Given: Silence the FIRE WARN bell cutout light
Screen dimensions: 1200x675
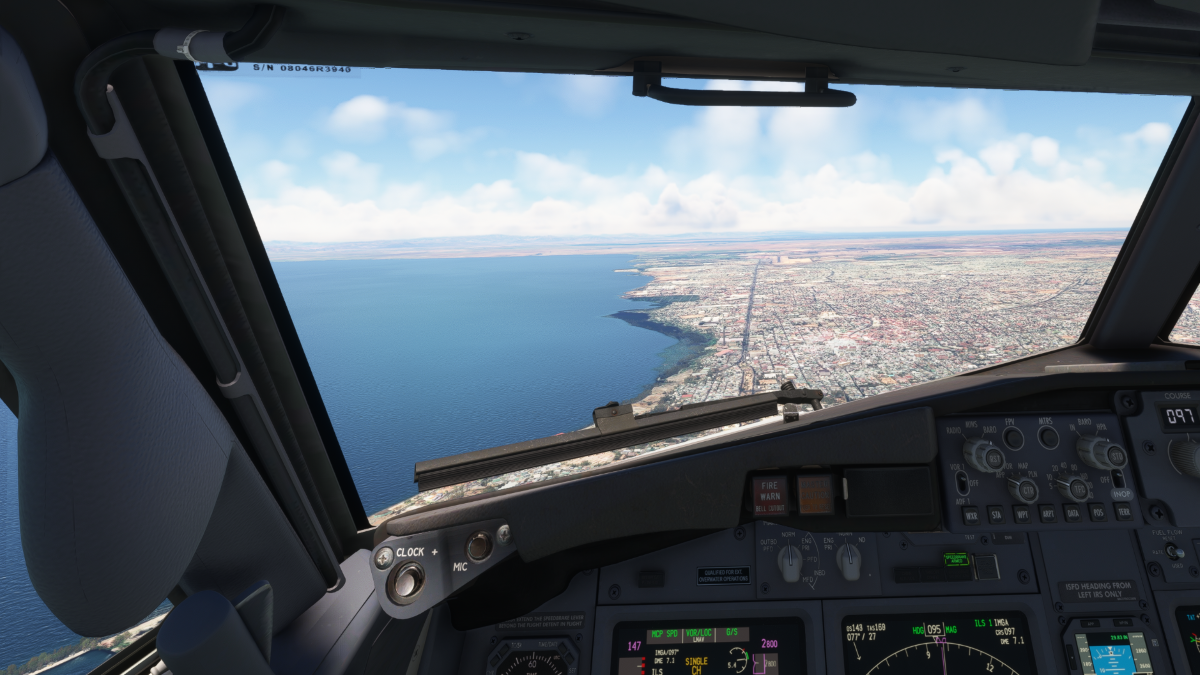Looking at the screenshot, I should click(x=769, y=495).
